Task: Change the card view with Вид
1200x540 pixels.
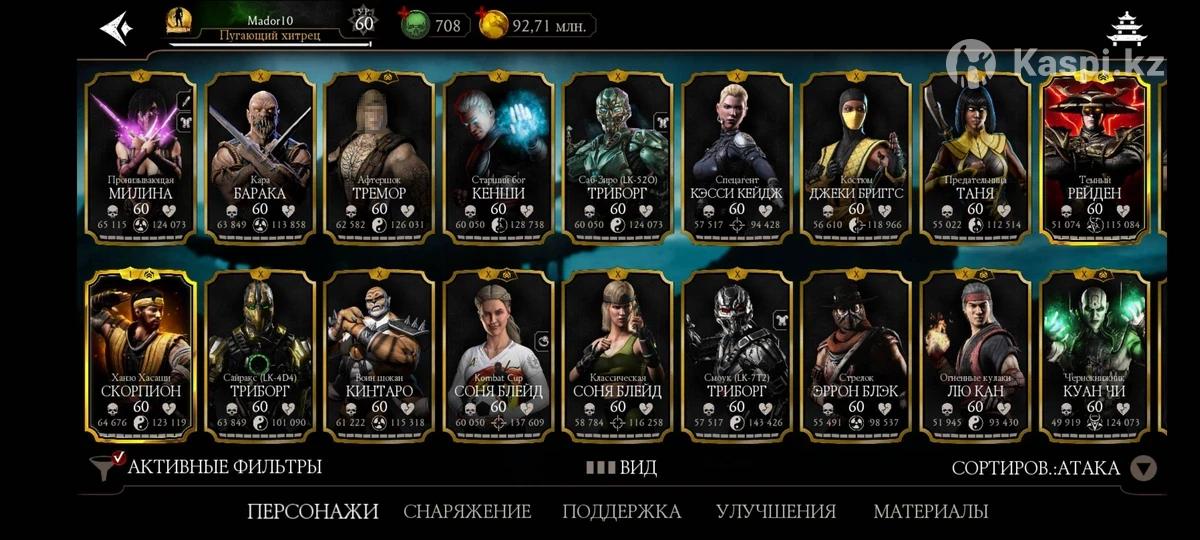Action: [622, 467]
